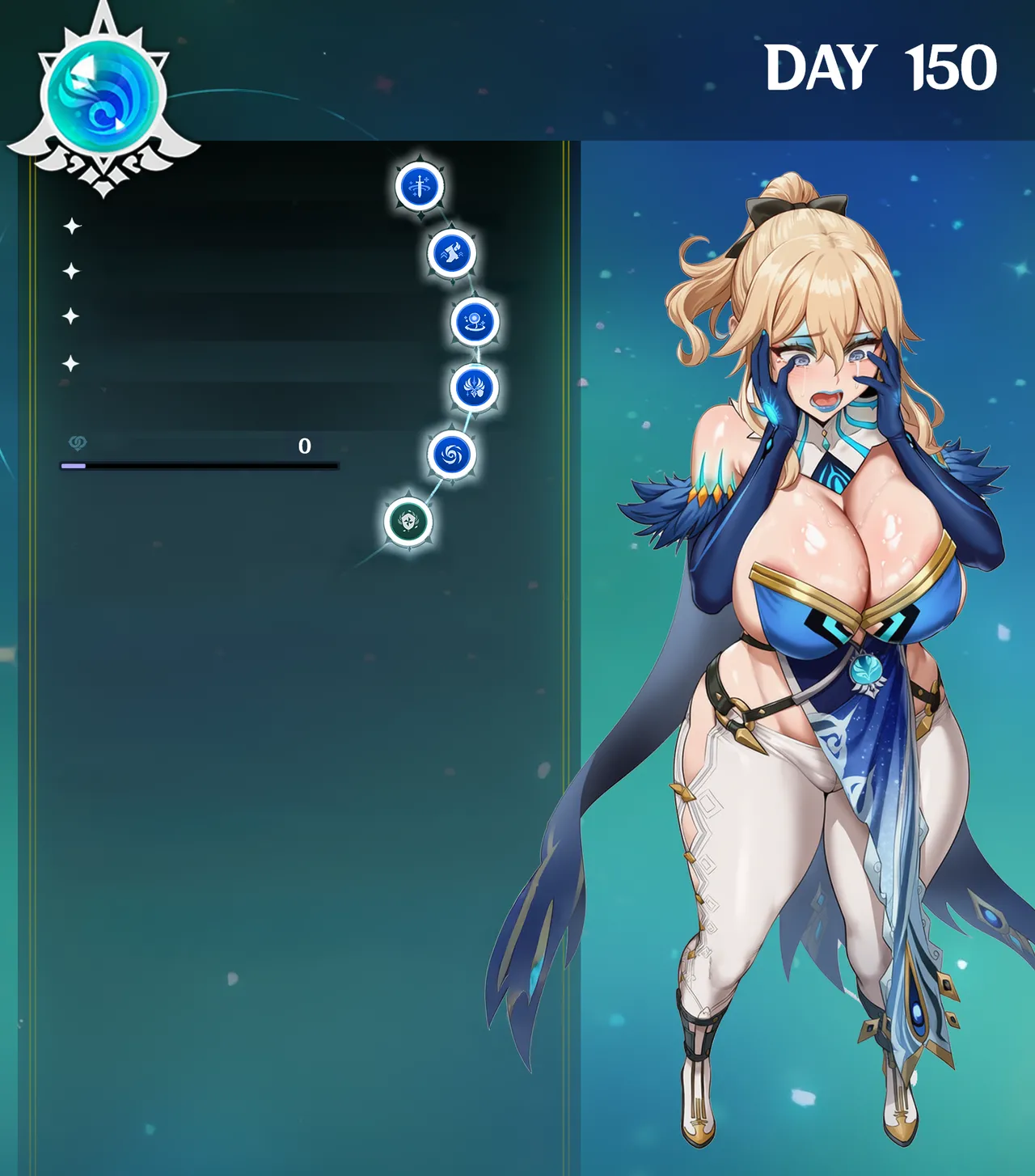
Task: Select the sword constellation node
Action: [420, 186]
